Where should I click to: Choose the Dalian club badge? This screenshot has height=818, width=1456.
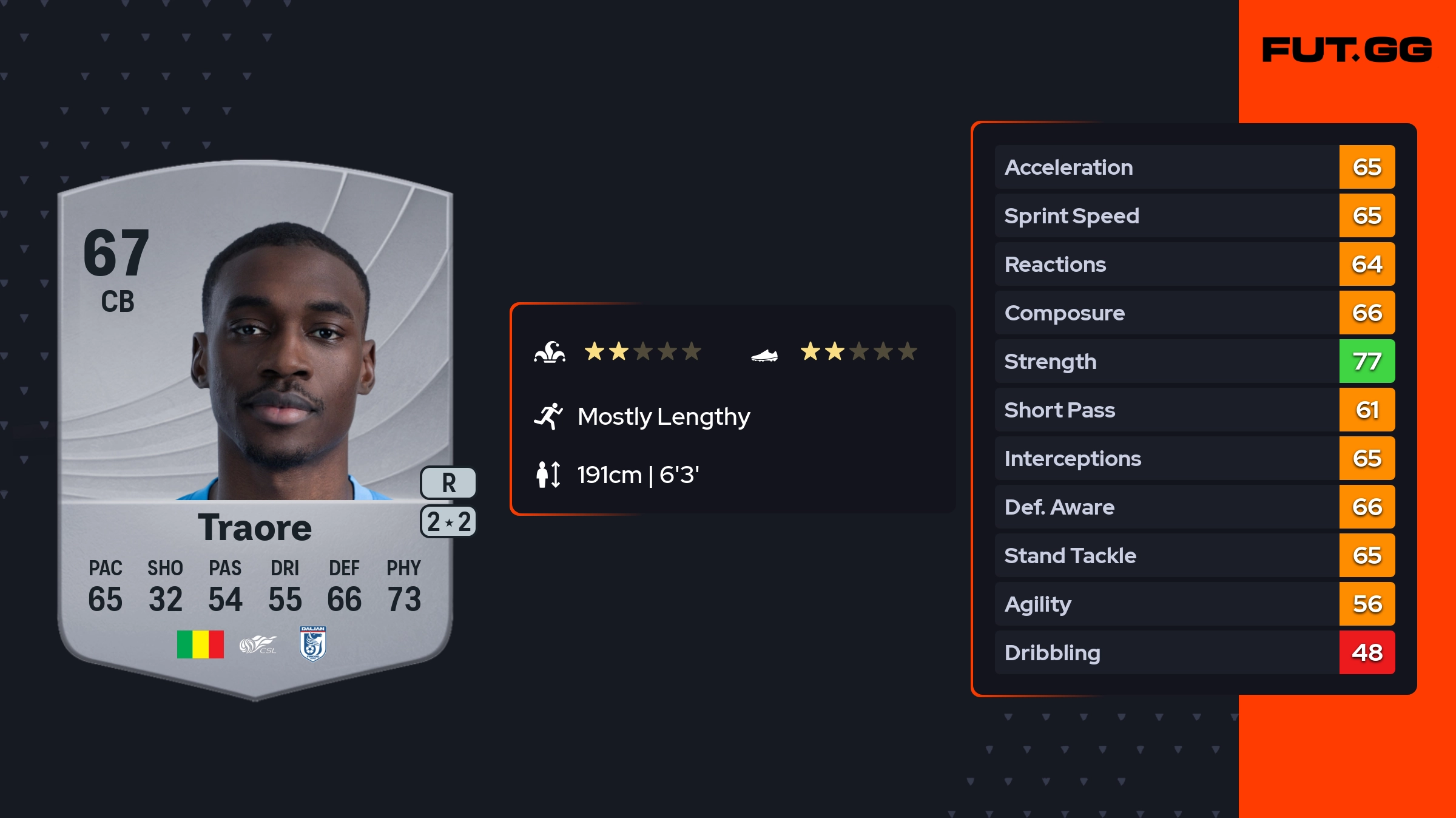tap(313, 643)
